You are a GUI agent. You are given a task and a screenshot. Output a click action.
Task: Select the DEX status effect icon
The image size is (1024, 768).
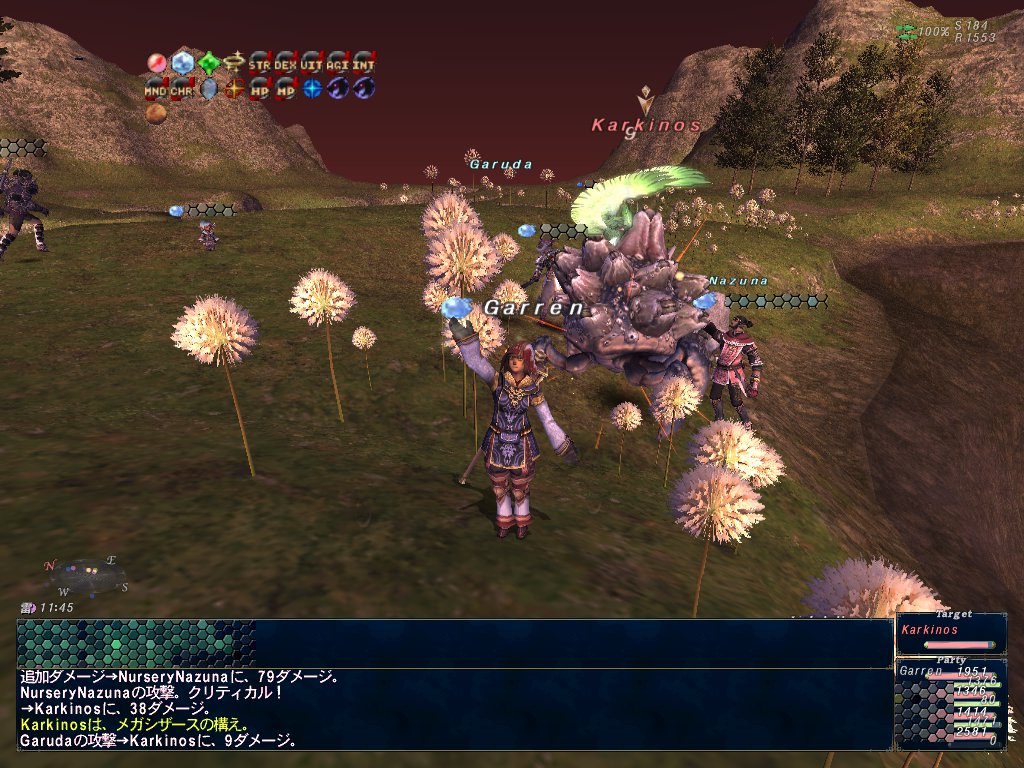coord(286,63)
